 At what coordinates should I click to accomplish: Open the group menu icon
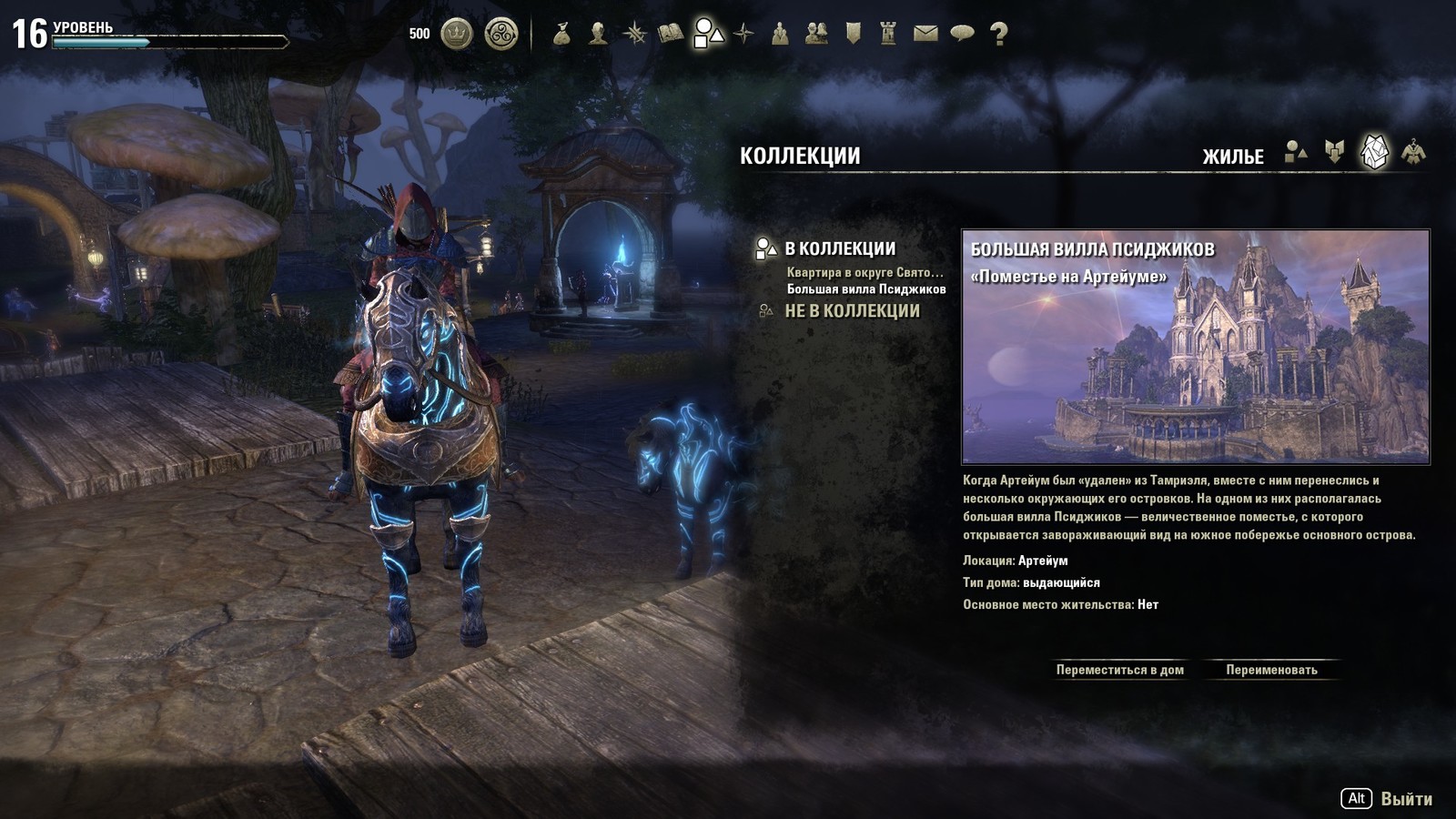(780, 35)
